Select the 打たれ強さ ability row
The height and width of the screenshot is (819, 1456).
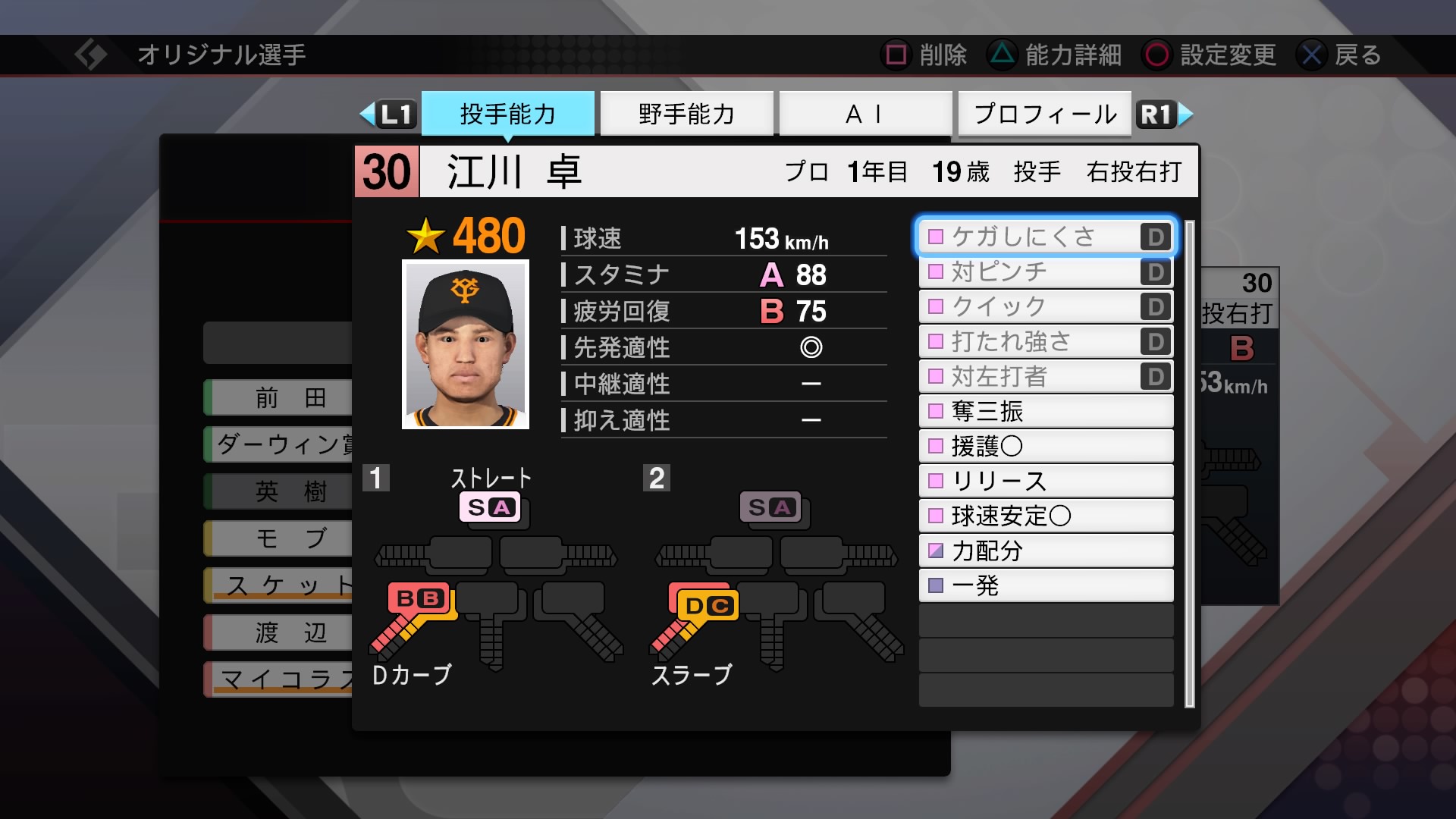1045,341
